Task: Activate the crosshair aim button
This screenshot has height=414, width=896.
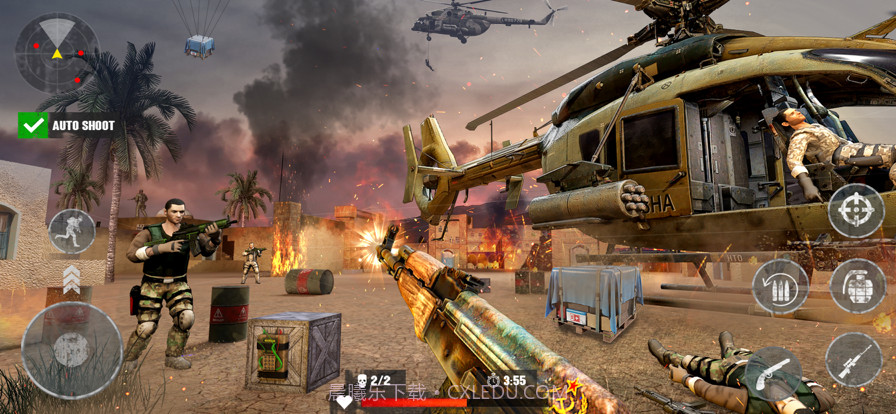Action: [x=855, y=211]
